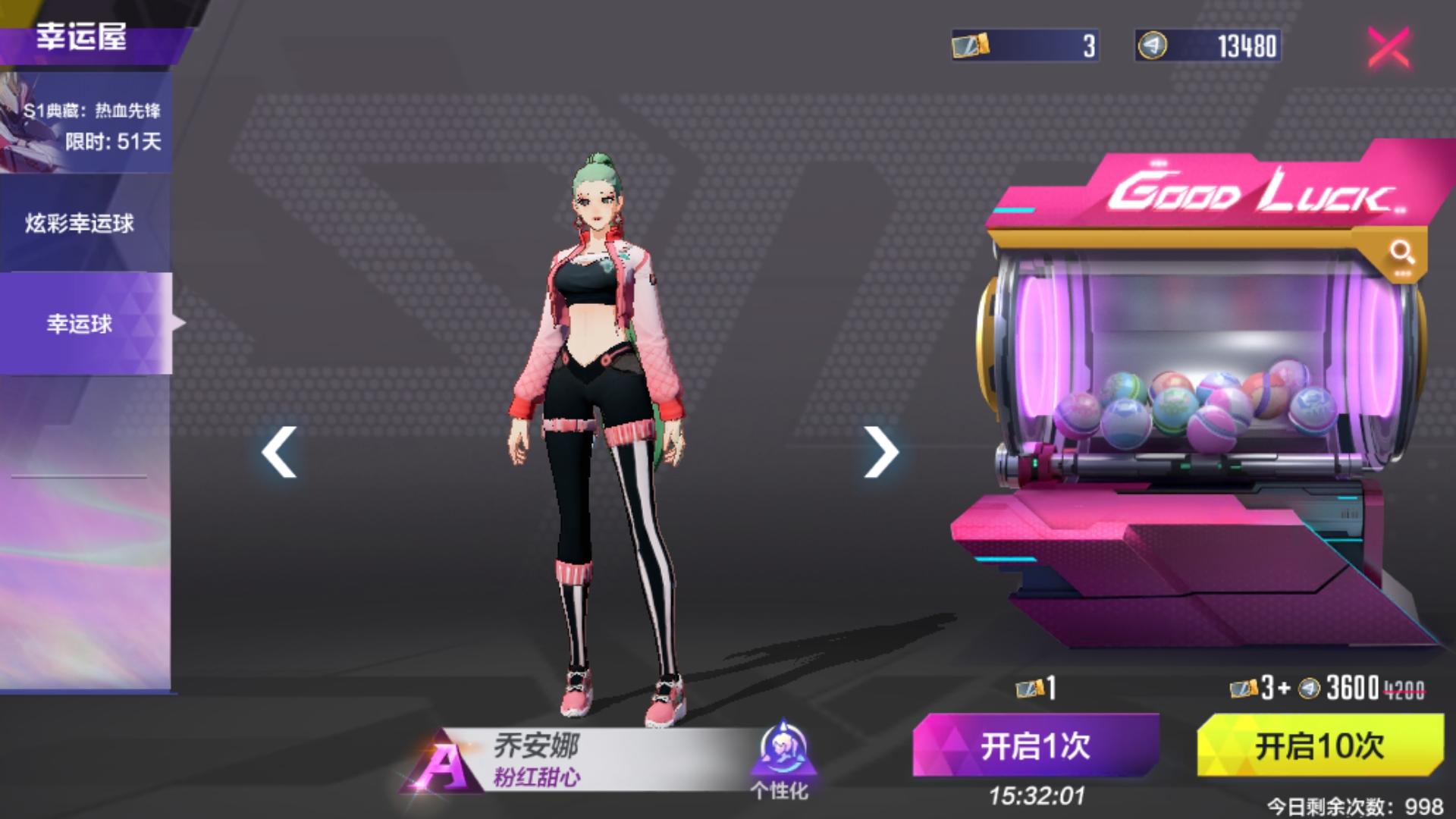Close the 幸运屋 screen with the red X
Screen dimensions: 1456x819
(x=1388, y=47)
